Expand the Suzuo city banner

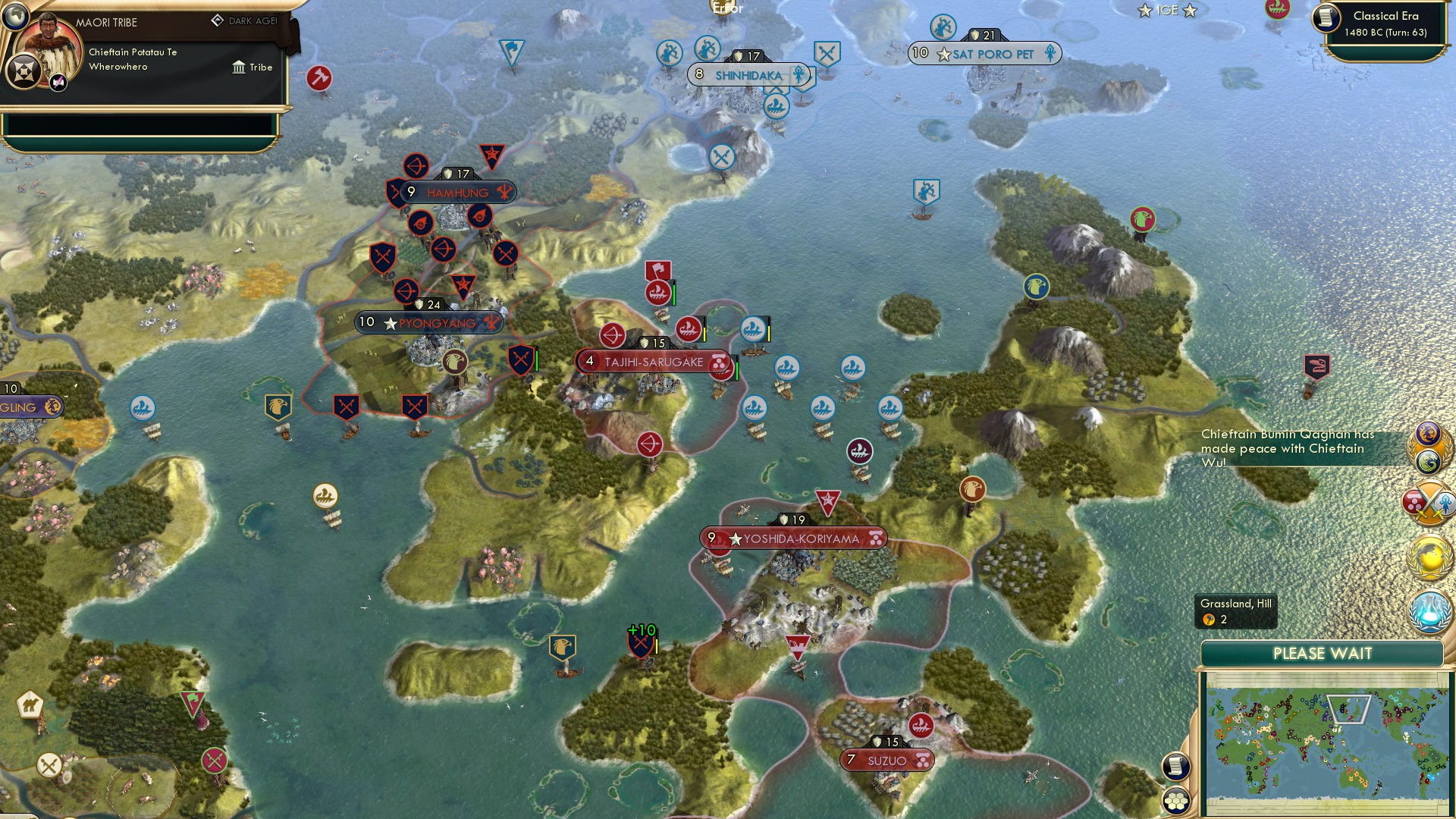point(886,759)
